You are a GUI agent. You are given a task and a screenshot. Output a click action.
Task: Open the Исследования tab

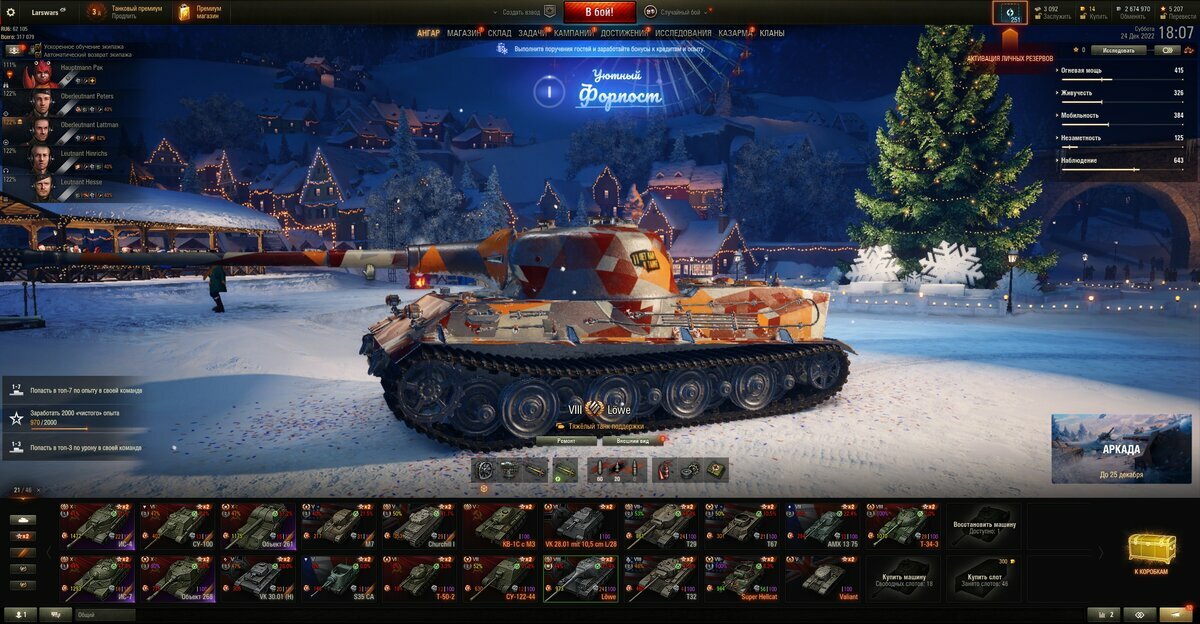click(x=683, y=33)
